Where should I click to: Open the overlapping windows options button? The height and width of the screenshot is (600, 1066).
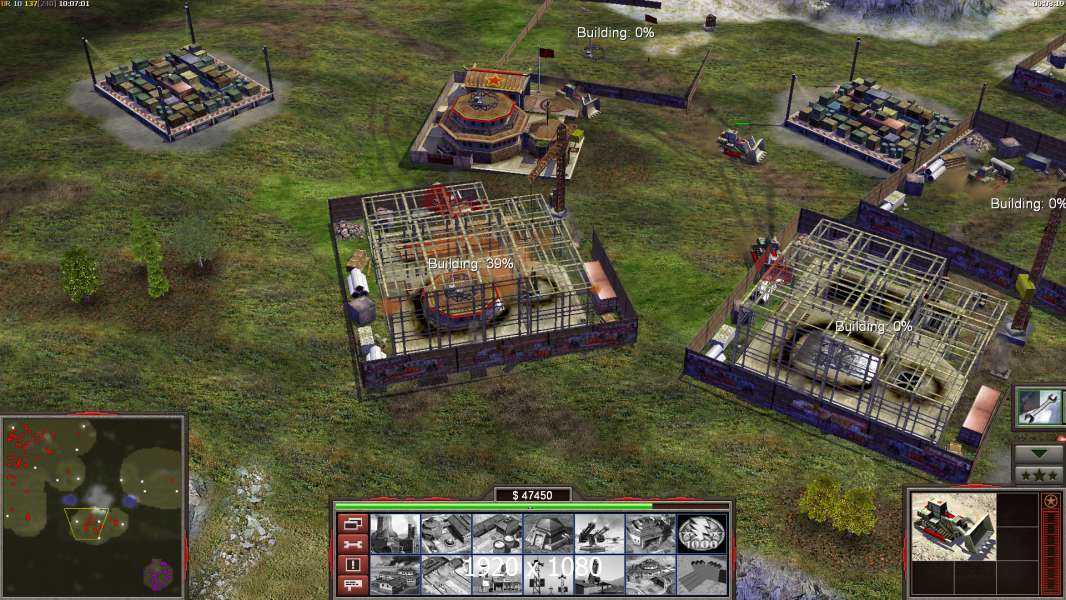352,523
